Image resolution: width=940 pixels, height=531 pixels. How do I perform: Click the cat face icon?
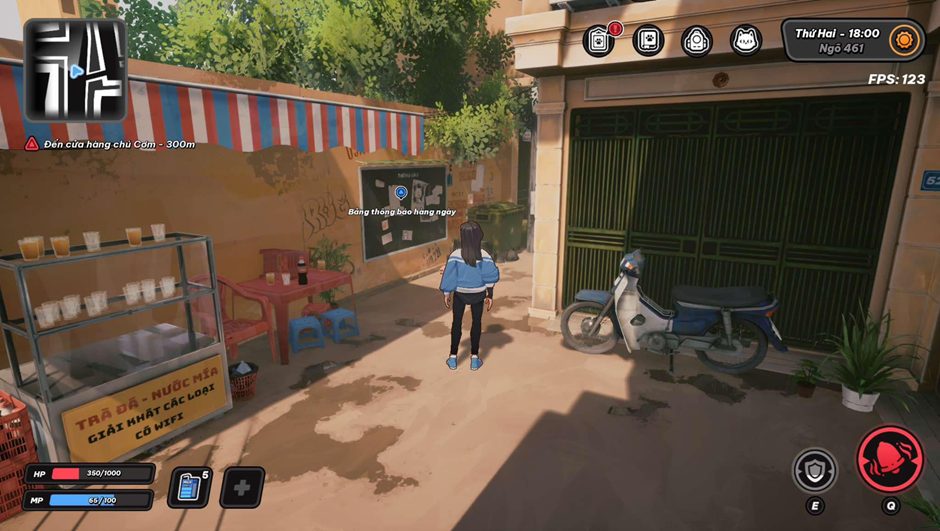click(746, 41)
